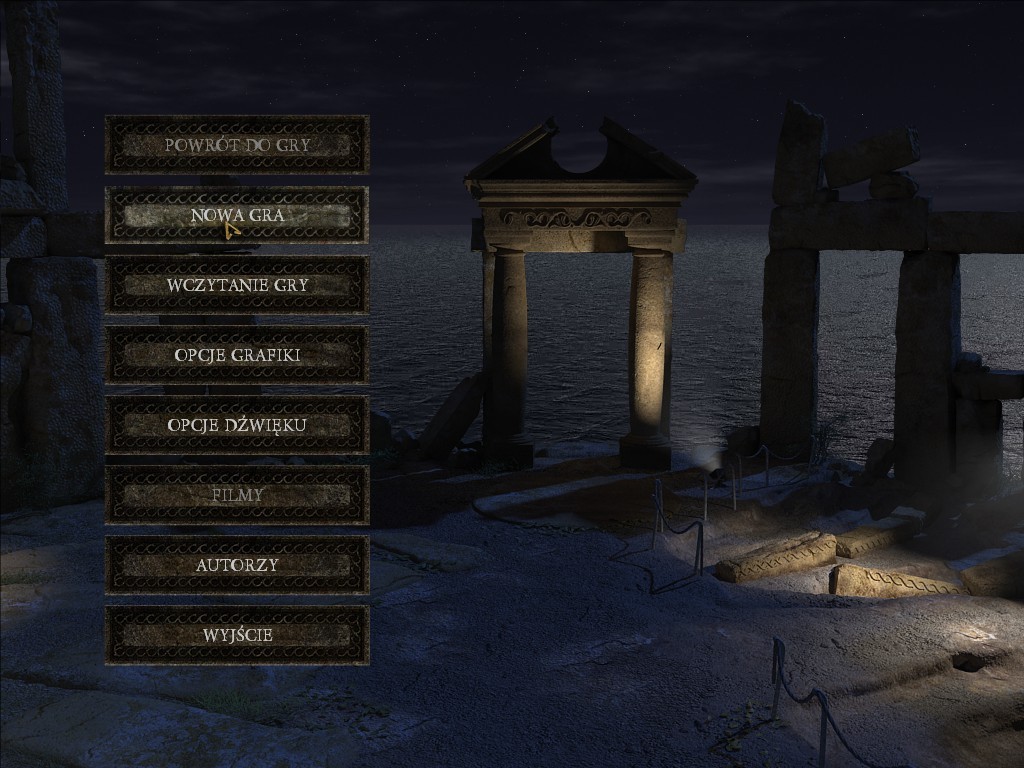Viewport: 1024px width, 768px height.
Task: Exit the game via Wyjście
Action: 237,635
